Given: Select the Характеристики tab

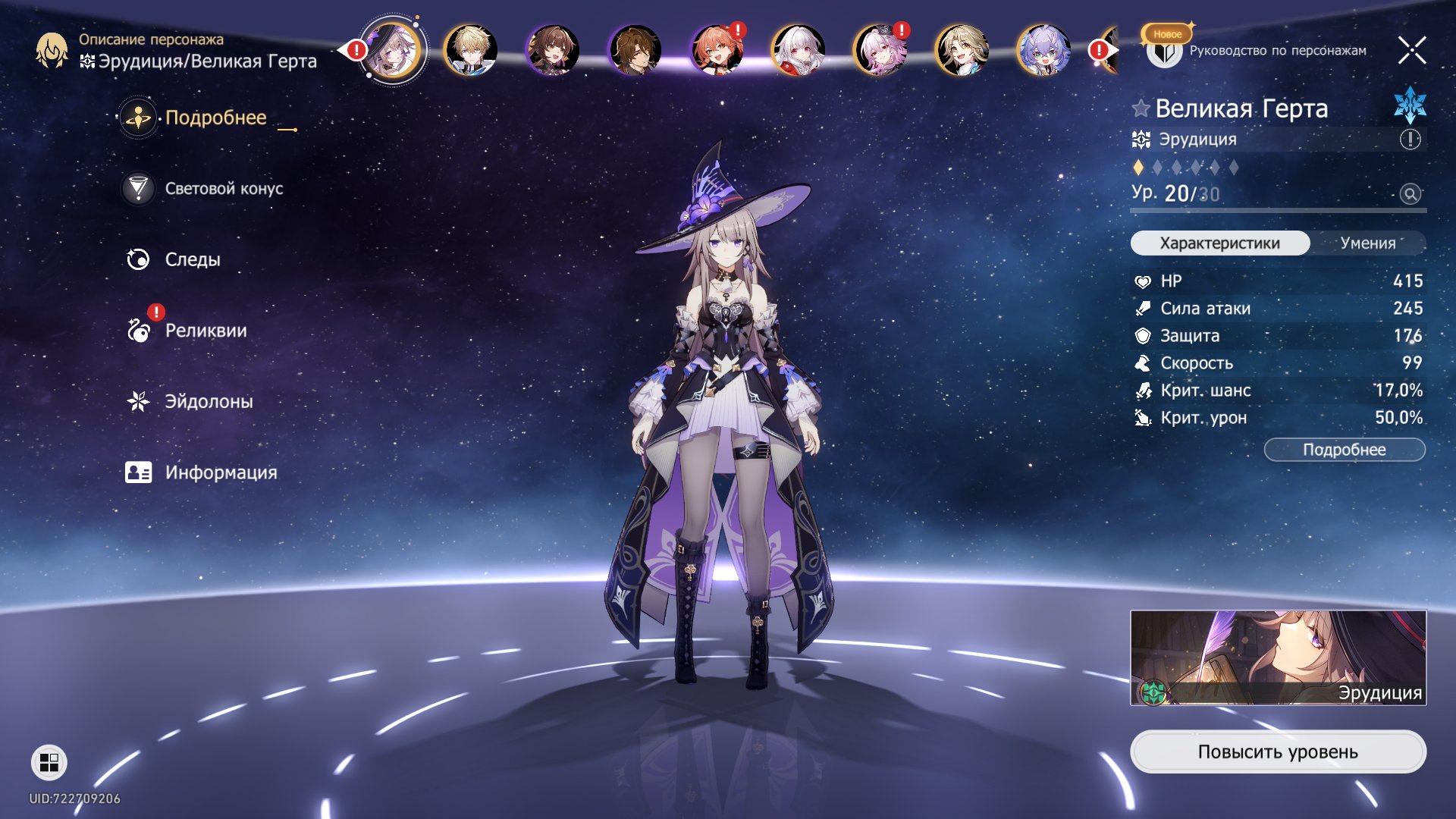Looking at the screenshot, I should coord(1219,243).
